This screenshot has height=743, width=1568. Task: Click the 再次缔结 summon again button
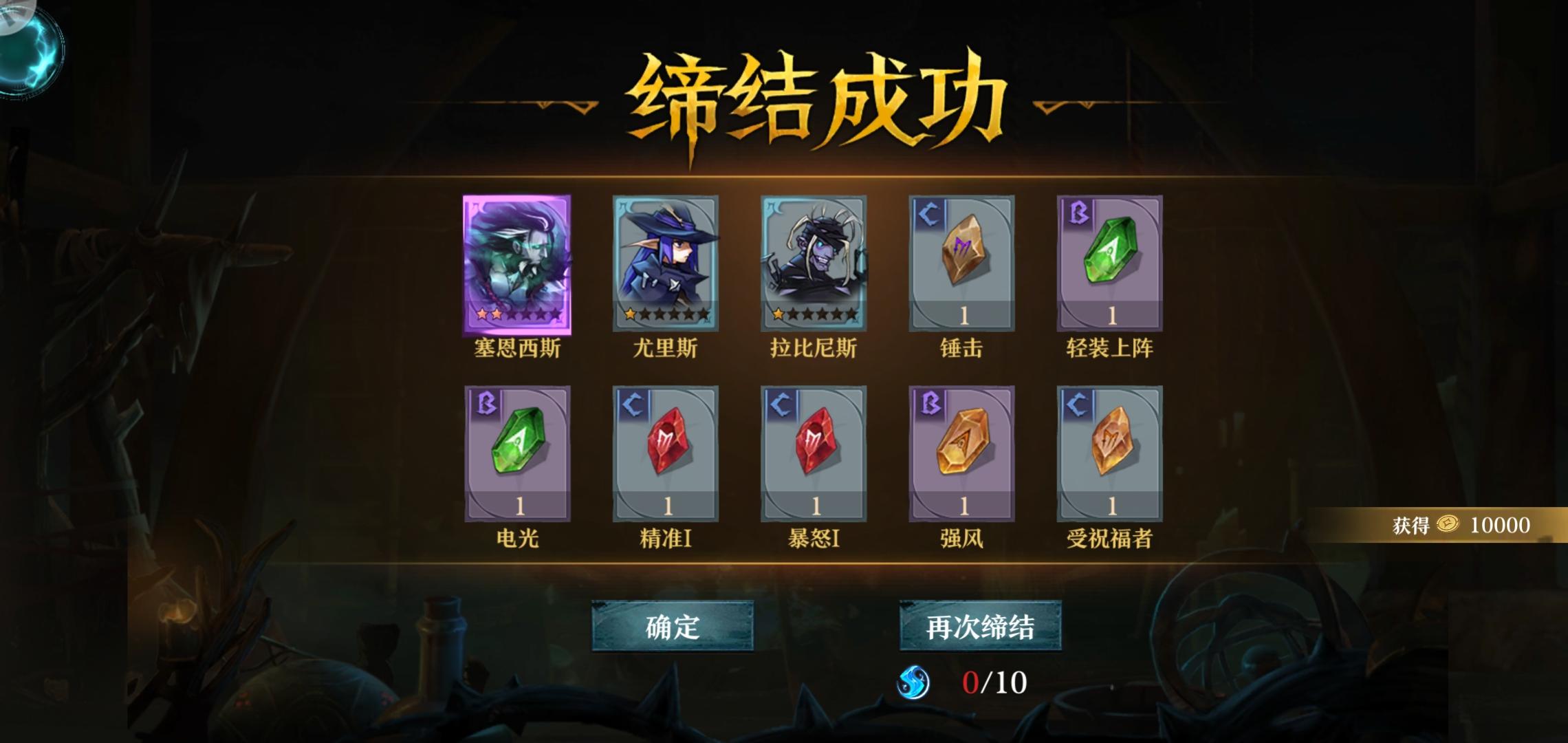click(x=980, y=626)
